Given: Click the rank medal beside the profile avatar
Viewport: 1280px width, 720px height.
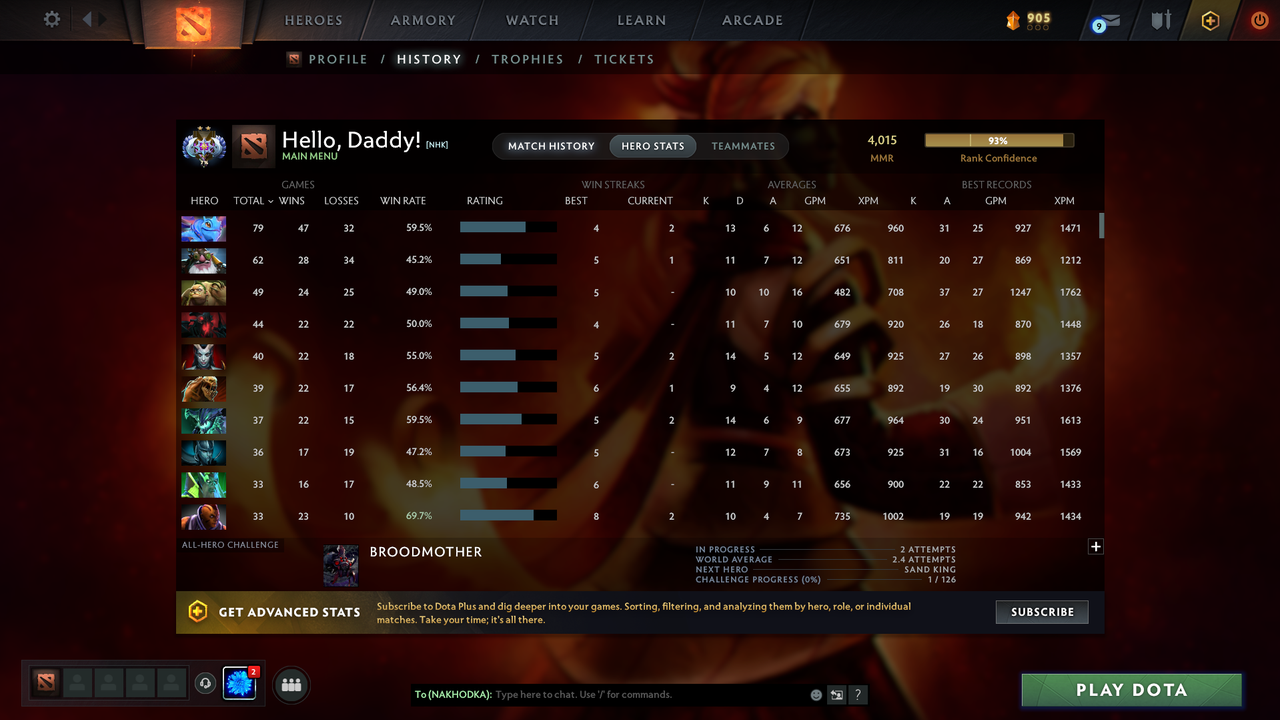Looking at the screenshot, I should click(x=203, y=145).
